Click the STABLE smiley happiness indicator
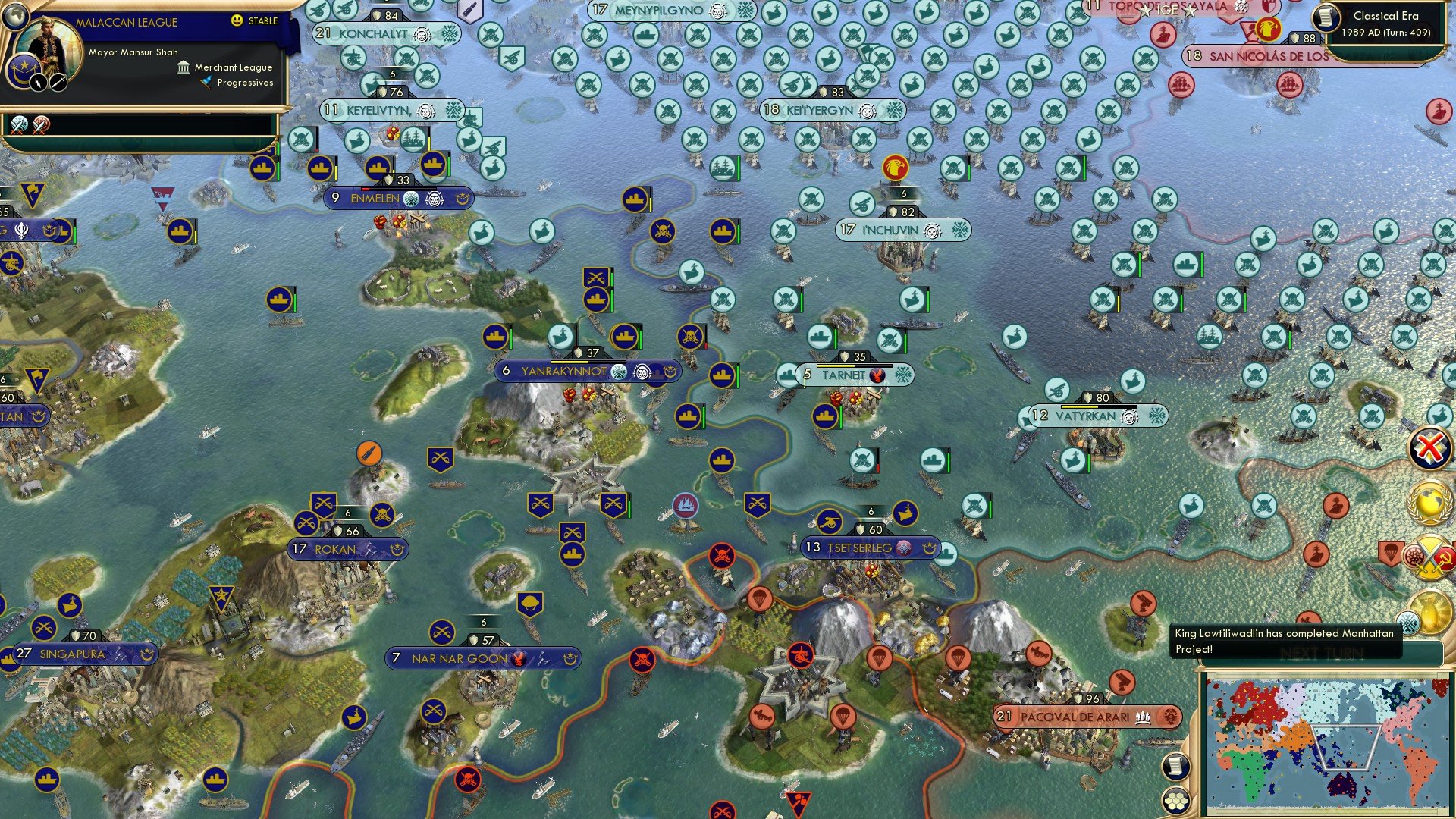This screenshot has width=1456, height=819. 237,20
